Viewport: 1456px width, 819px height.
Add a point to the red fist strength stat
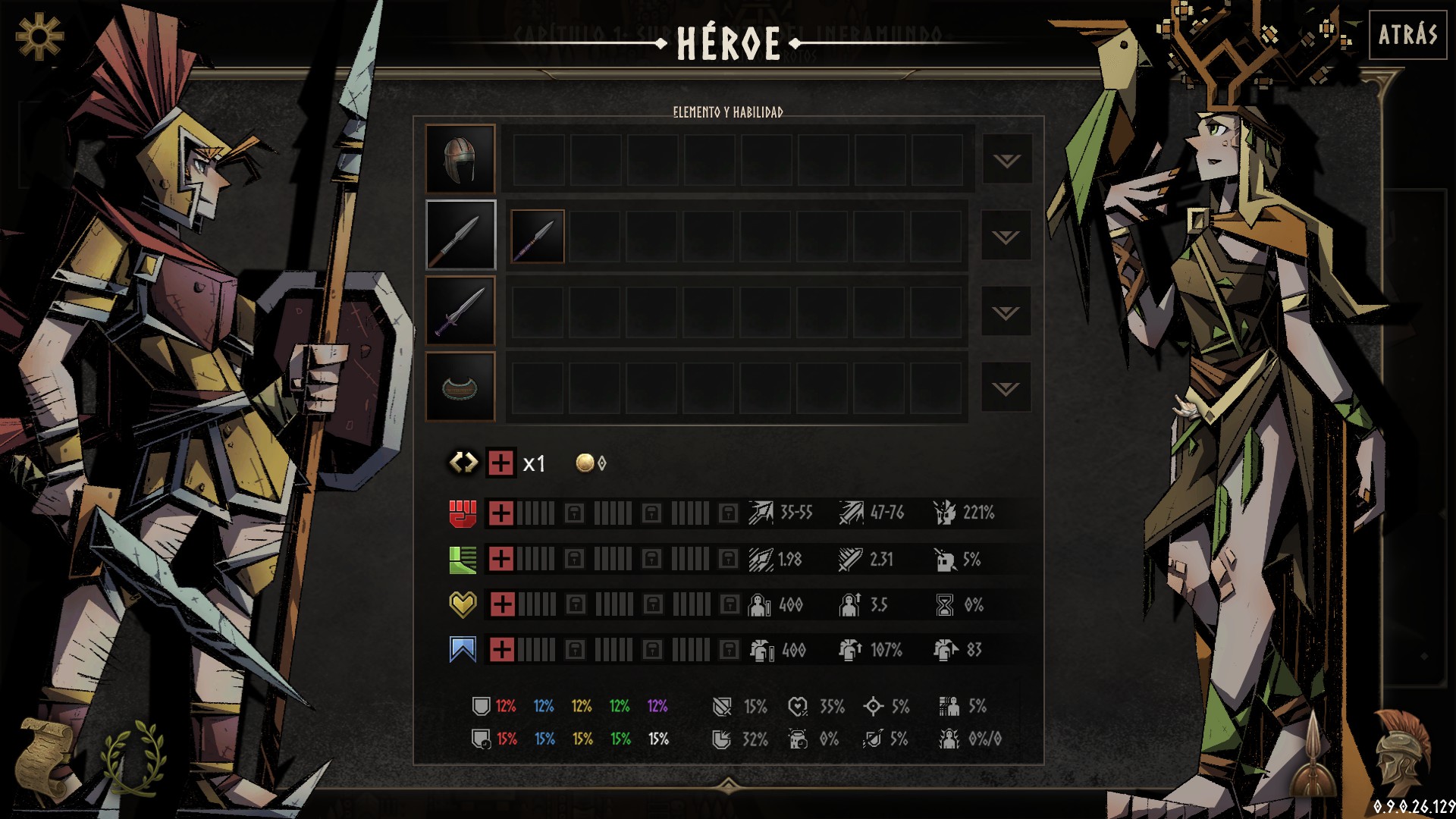click(x=500, y=513)
